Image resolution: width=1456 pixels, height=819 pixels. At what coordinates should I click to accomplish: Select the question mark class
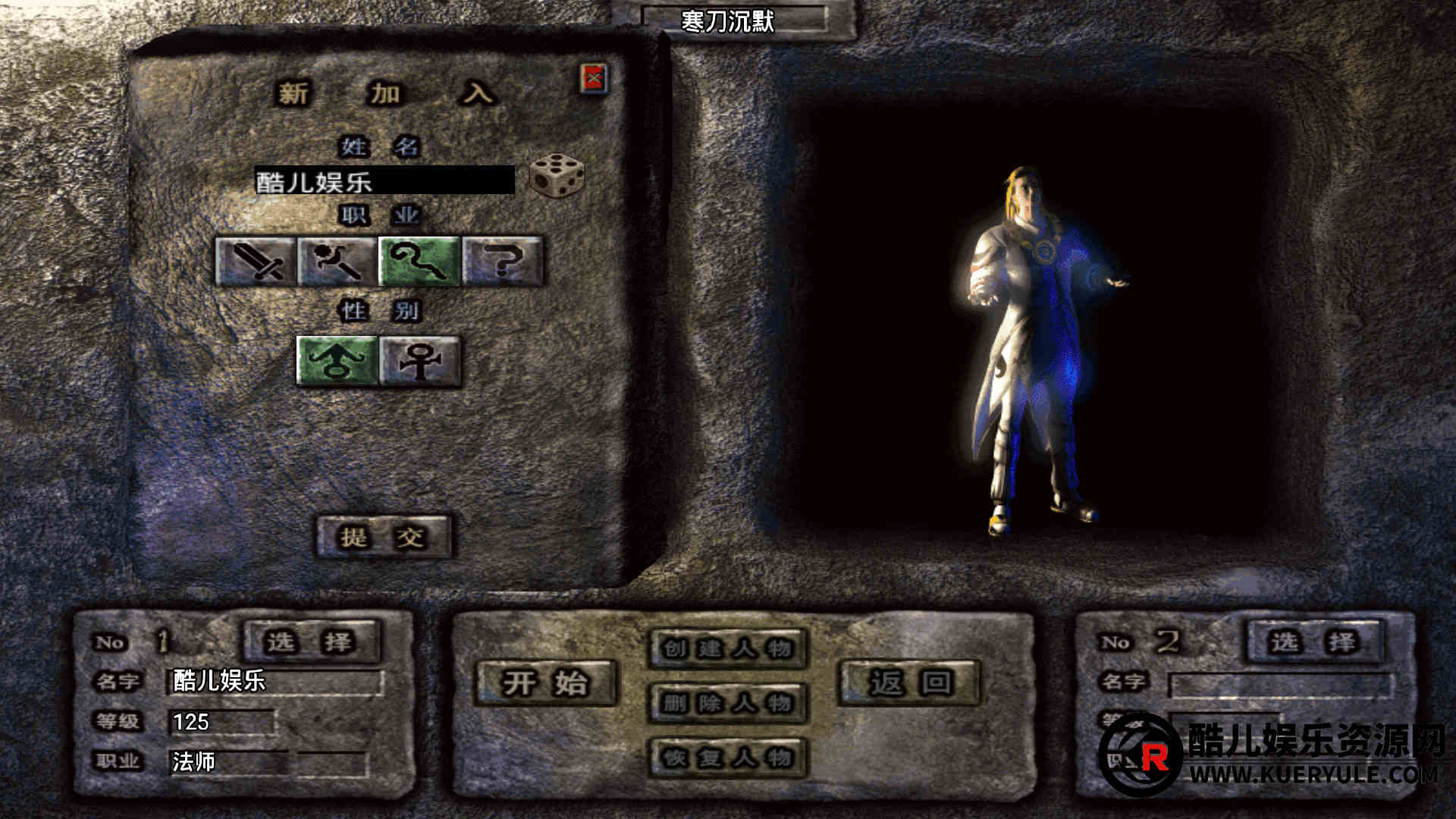point(503,262)
